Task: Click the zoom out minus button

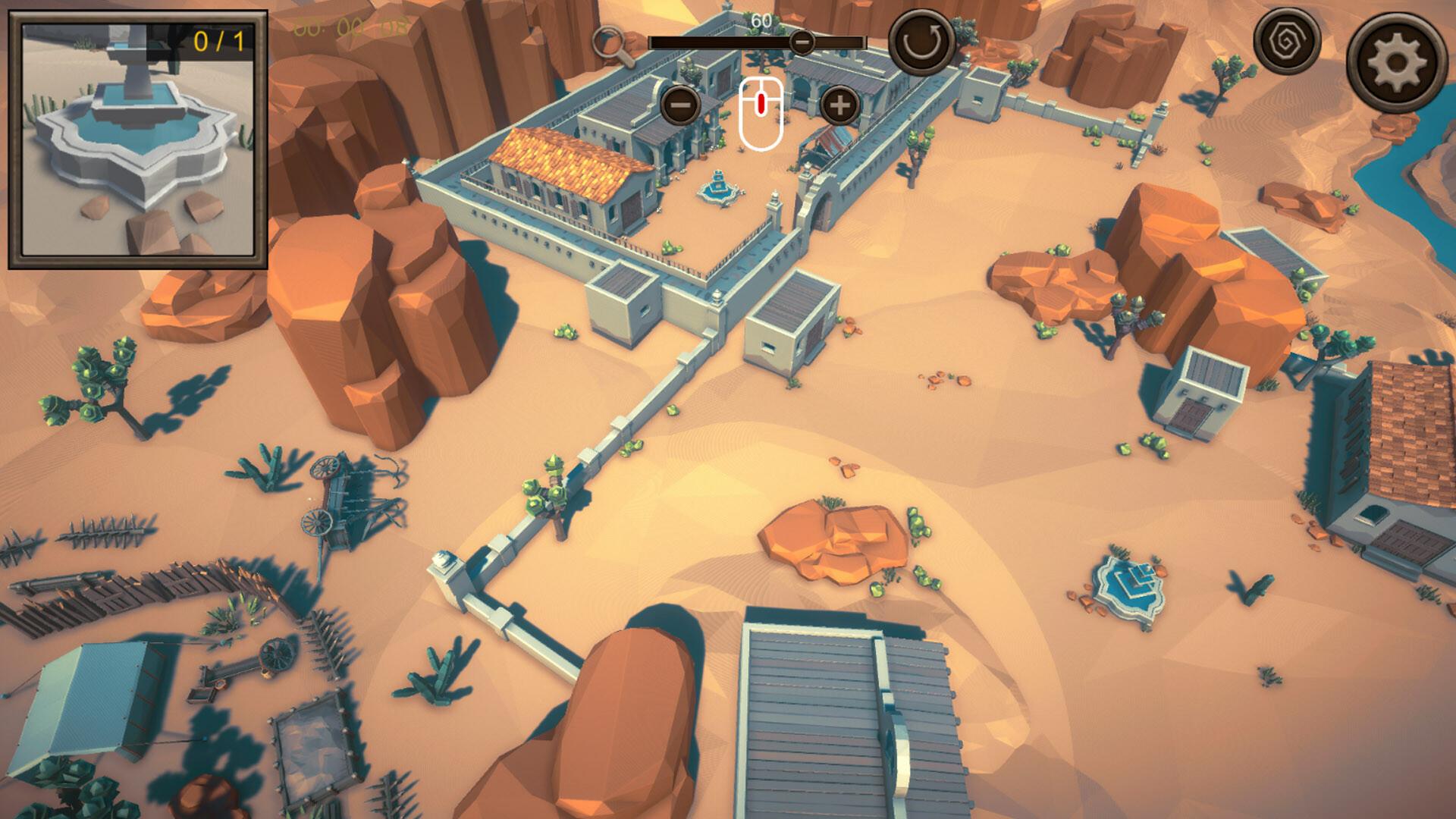Action: click(679, 106)
